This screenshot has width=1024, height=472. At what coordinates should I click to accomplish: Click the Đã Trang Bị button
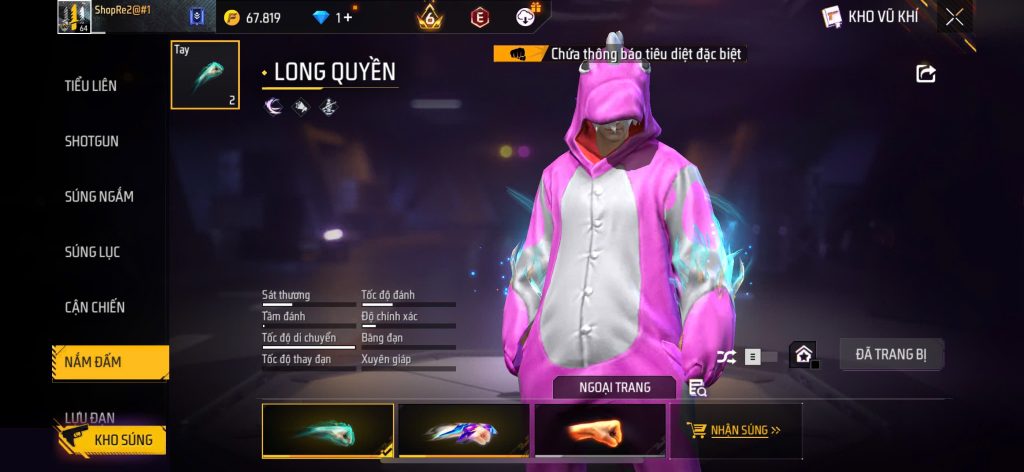pyautogui.click(x=889, y=353)
